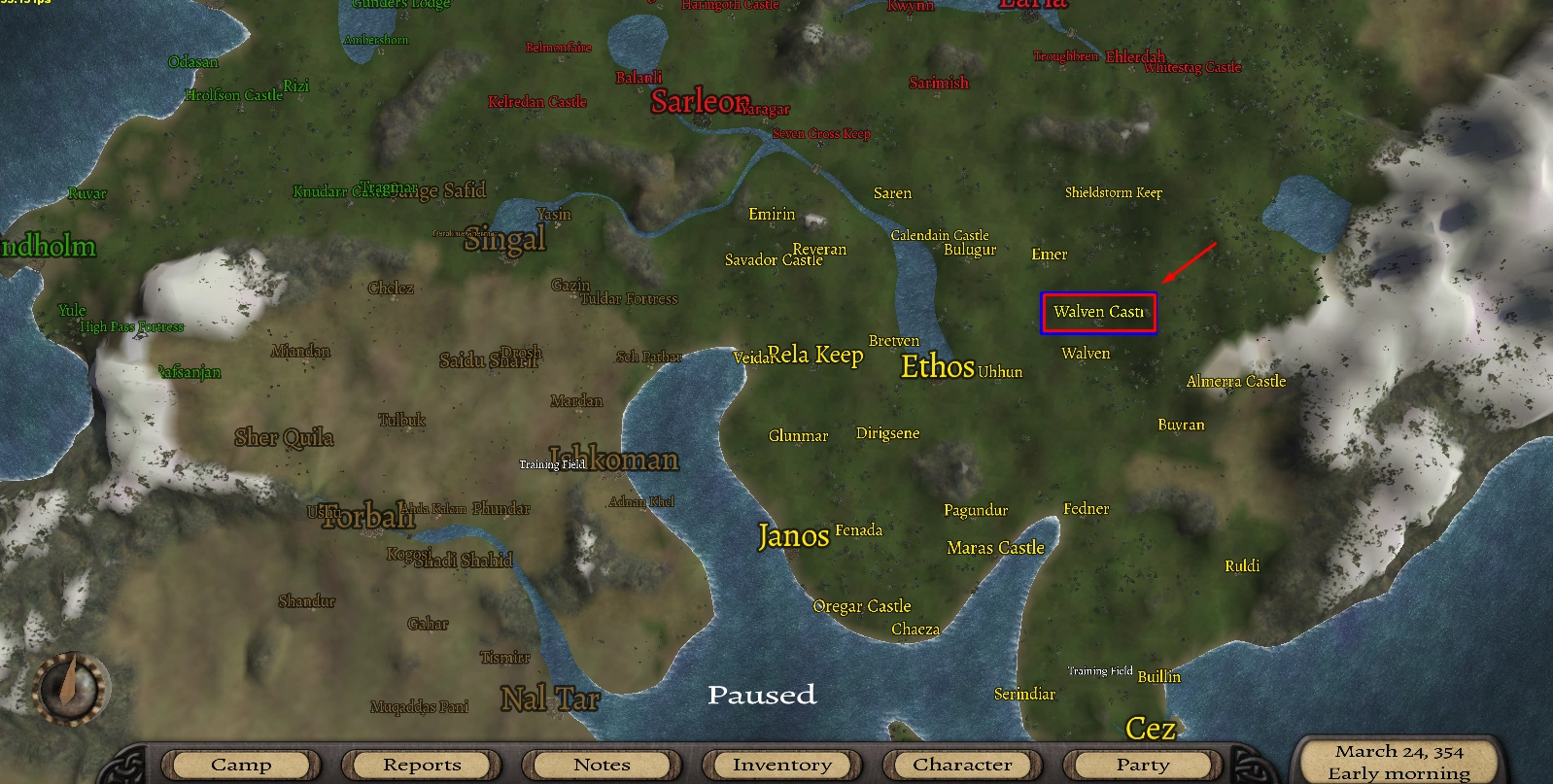The width and height of the screenshot is (1553, 784).
Task: Open the Character screen
Action: click(x=961, y=765)
